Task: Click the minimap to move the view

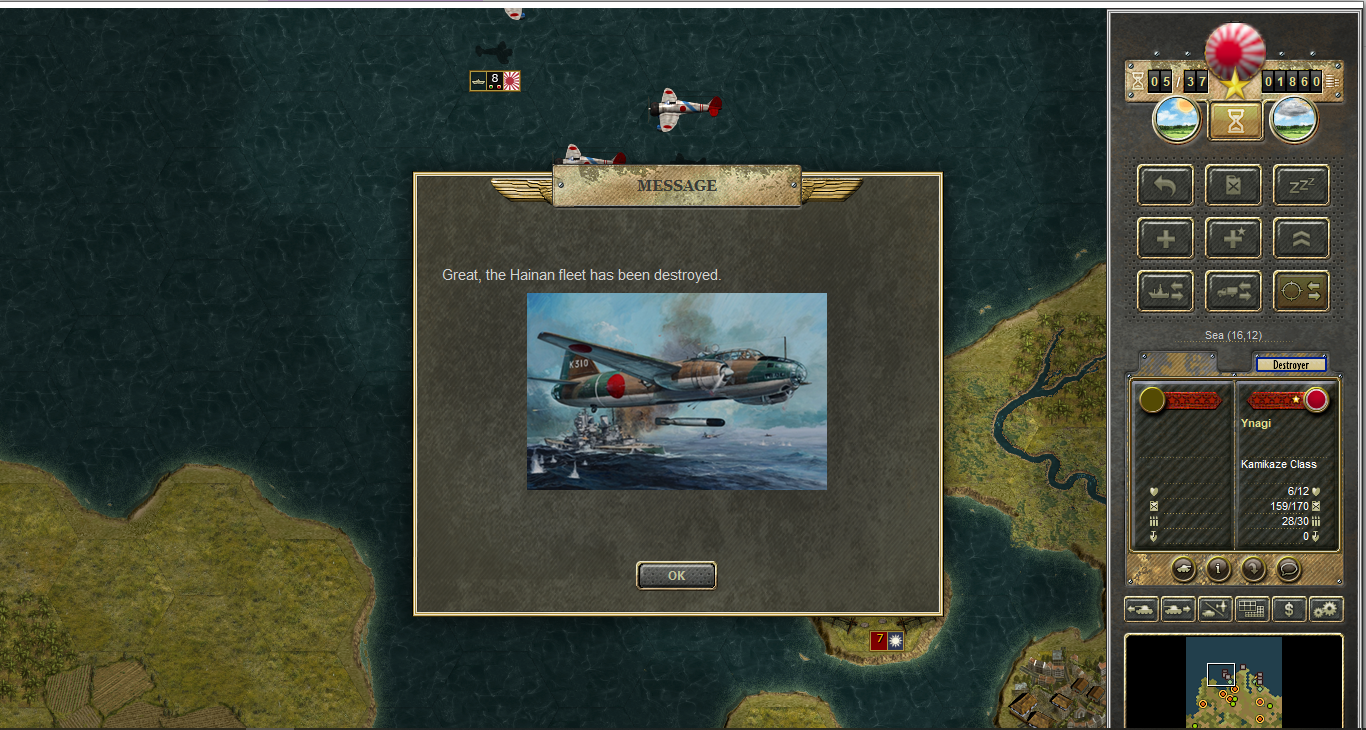Action: point(1233,683)
